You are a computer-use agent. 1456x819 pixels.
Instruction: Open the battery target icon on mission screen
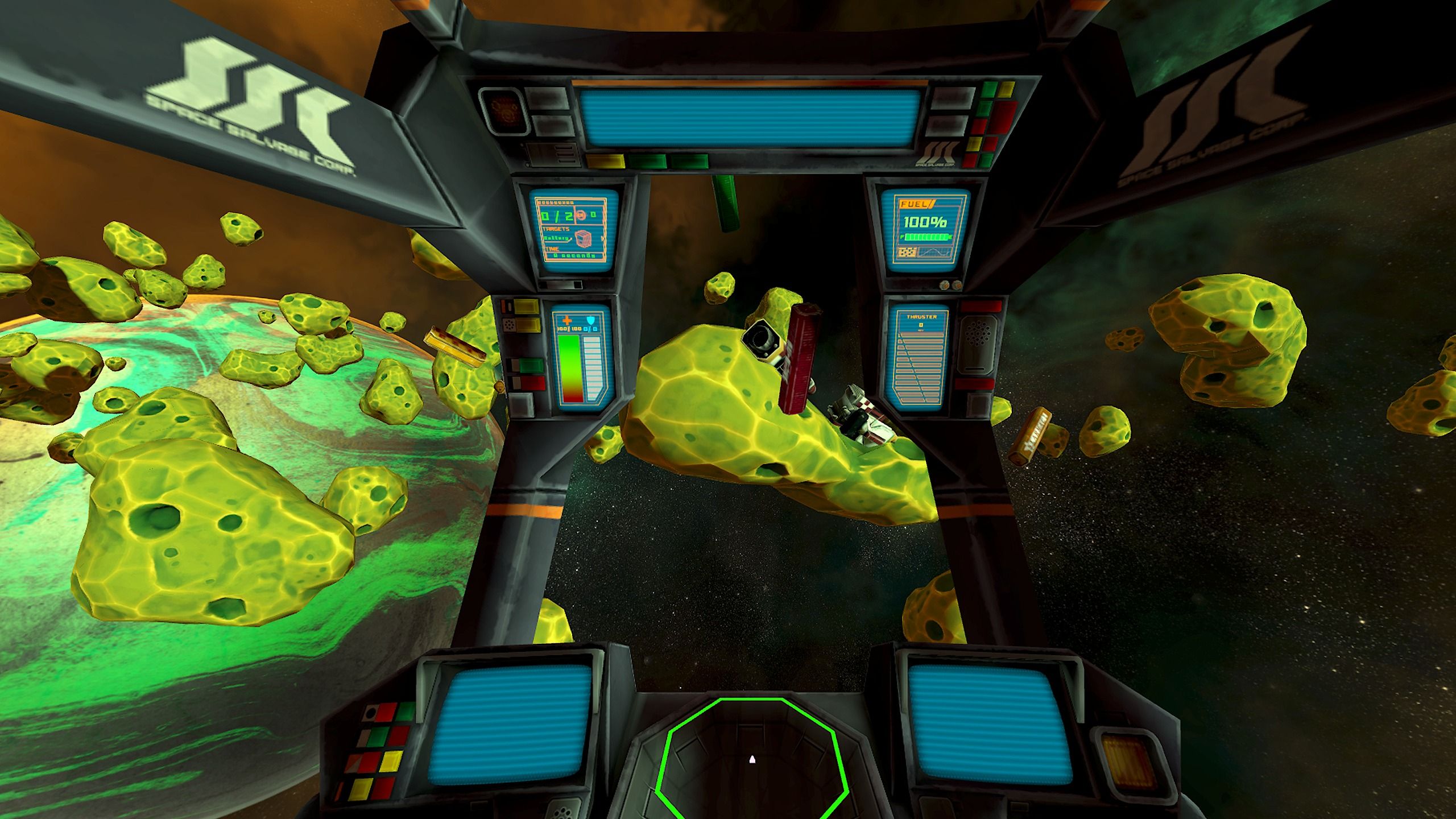[582, 237]
